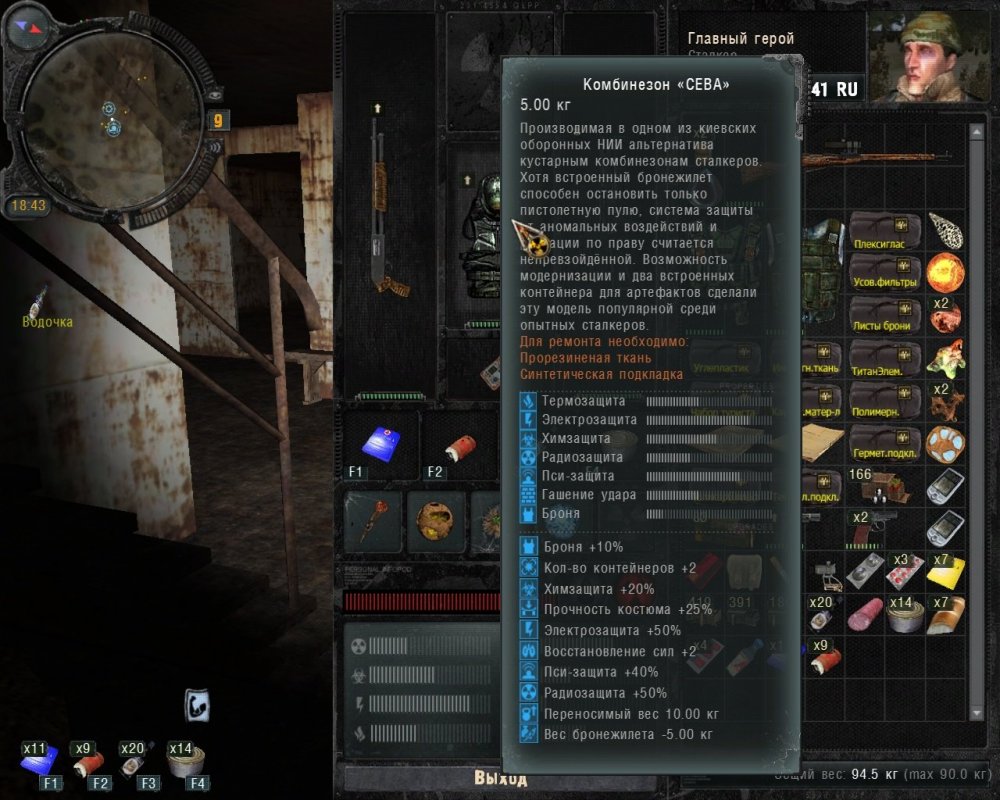Click the Выход exit button

tap(499, 779)
